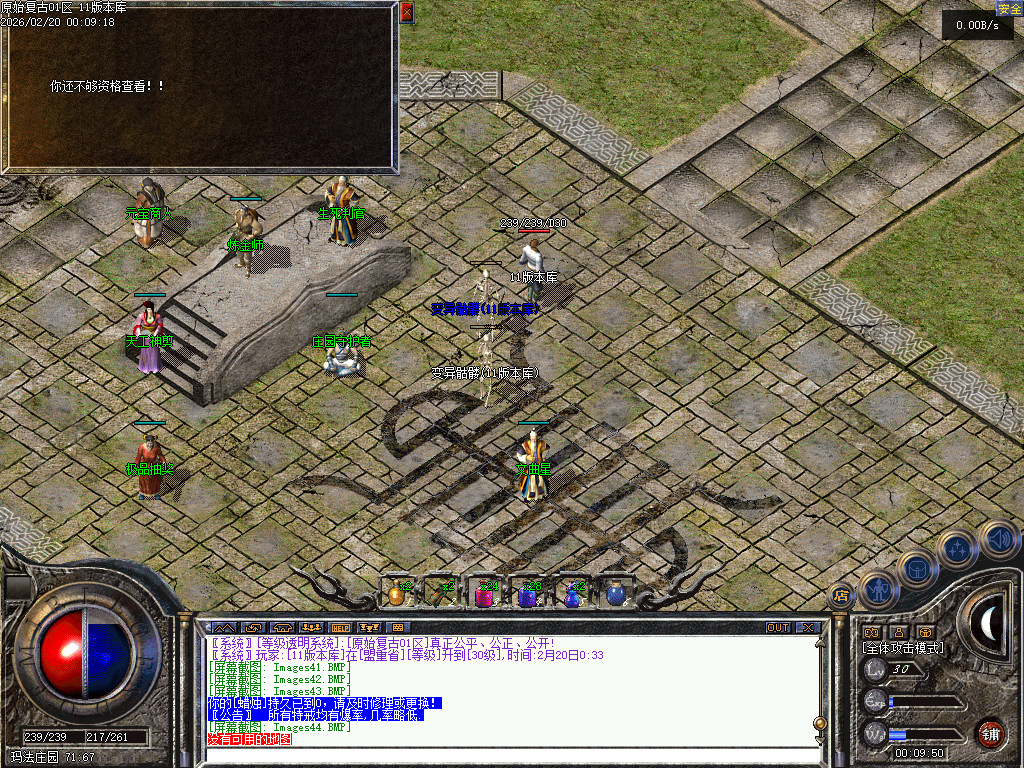1024x768 pixels.
Task: Open the 店 shop button
Action: [x=840, y=595]
